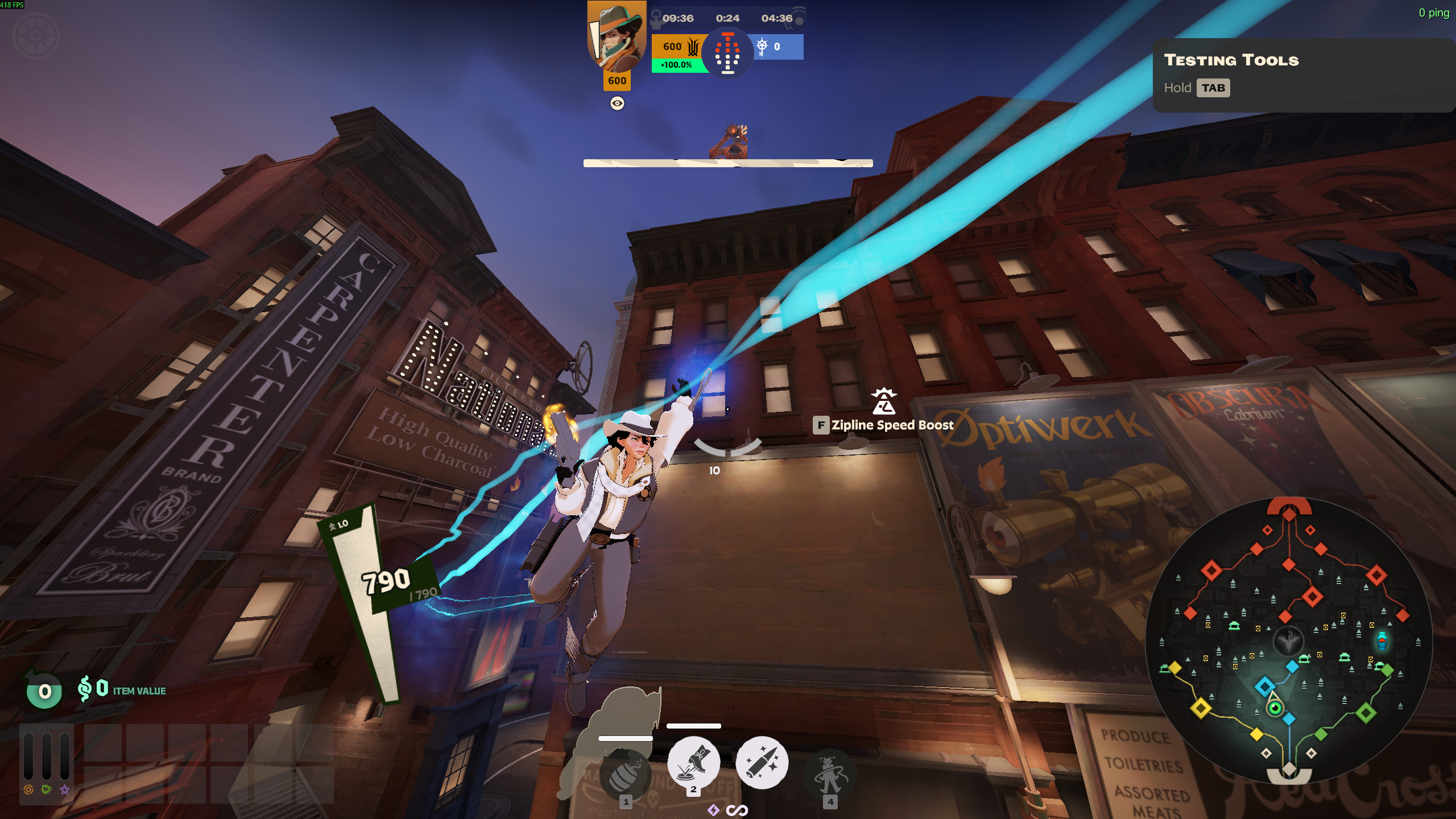Select the green vitality shield icon

coord(47,789)
